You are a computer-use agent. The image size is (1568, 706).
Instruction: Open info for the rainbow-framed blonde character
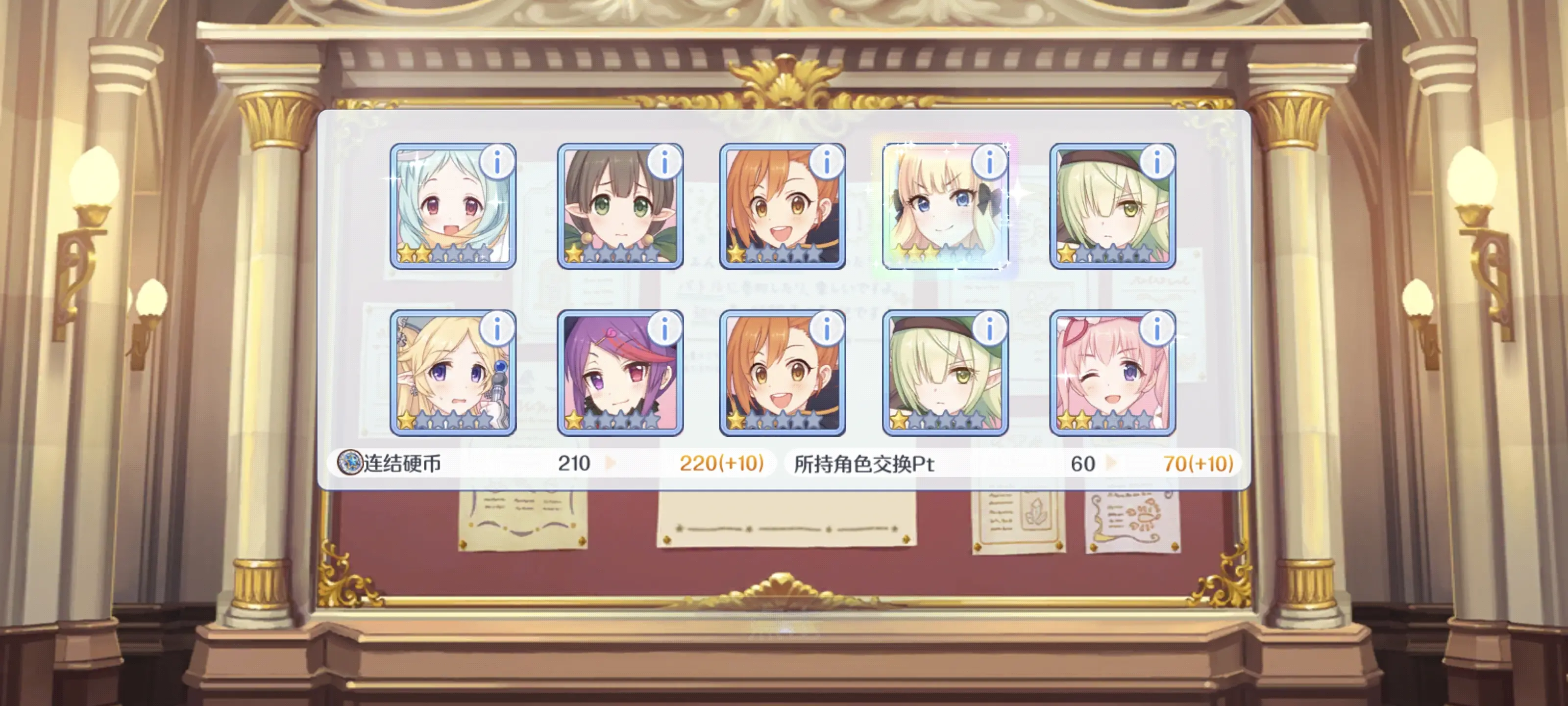tap(989, 163)
